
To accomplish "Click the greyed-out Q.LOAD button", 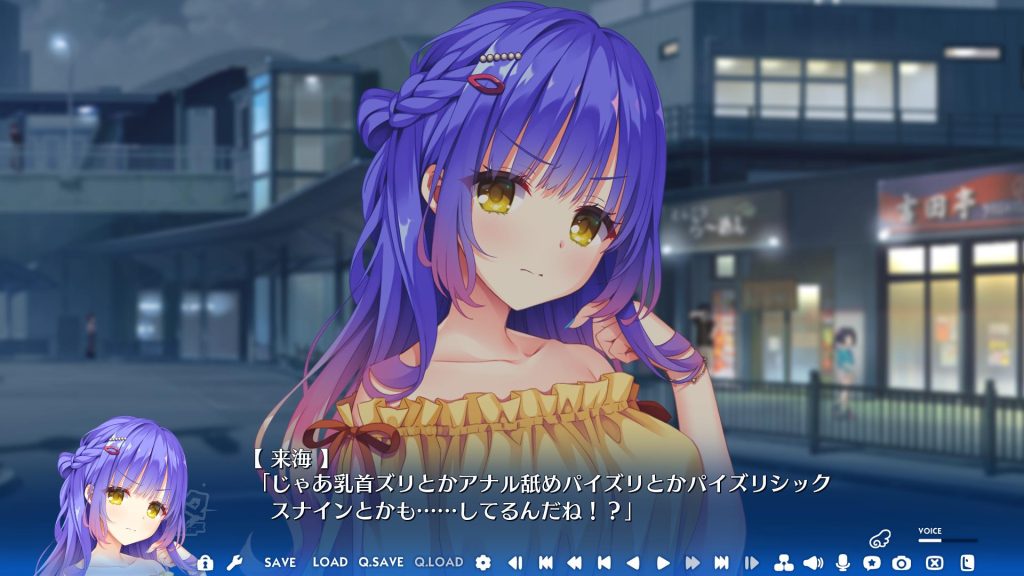I will (x=439, y=562).
